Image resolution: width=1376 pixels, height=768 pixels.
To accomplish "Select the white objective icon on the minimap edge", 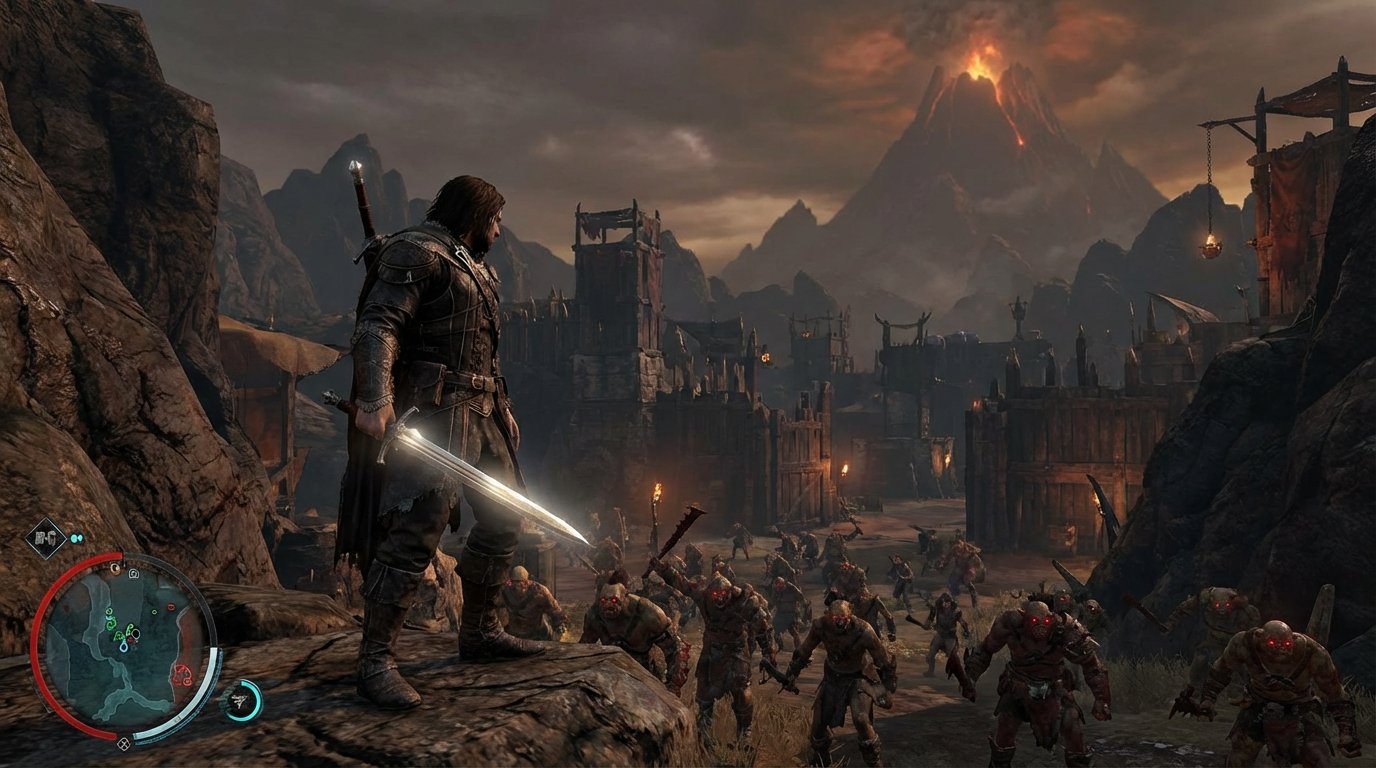I will tap(132, 574).
